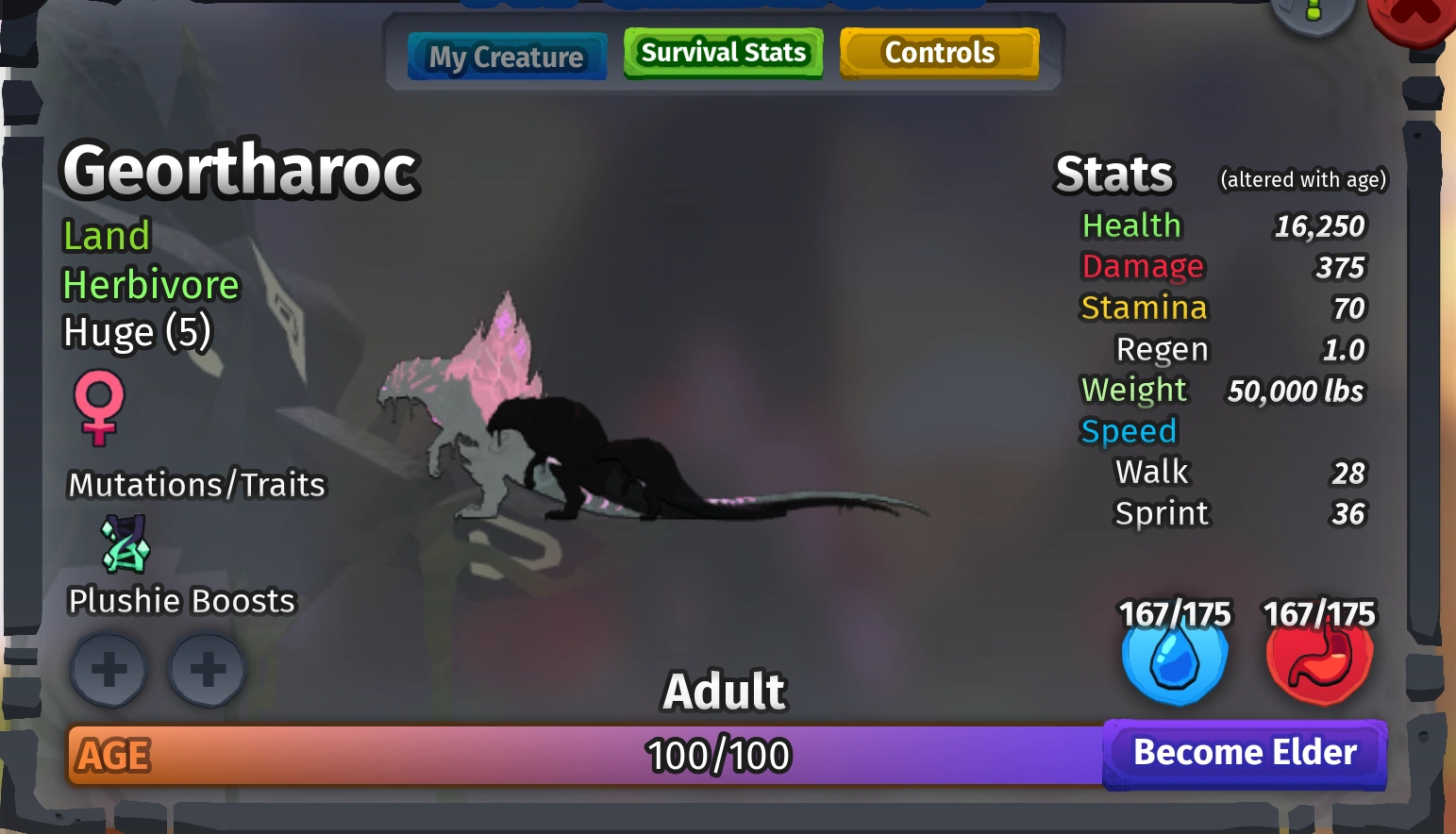Image resolution: width=1456 pixels, height=834 pixels.
Task: Click the Land type label
Action: click(106, 236)
